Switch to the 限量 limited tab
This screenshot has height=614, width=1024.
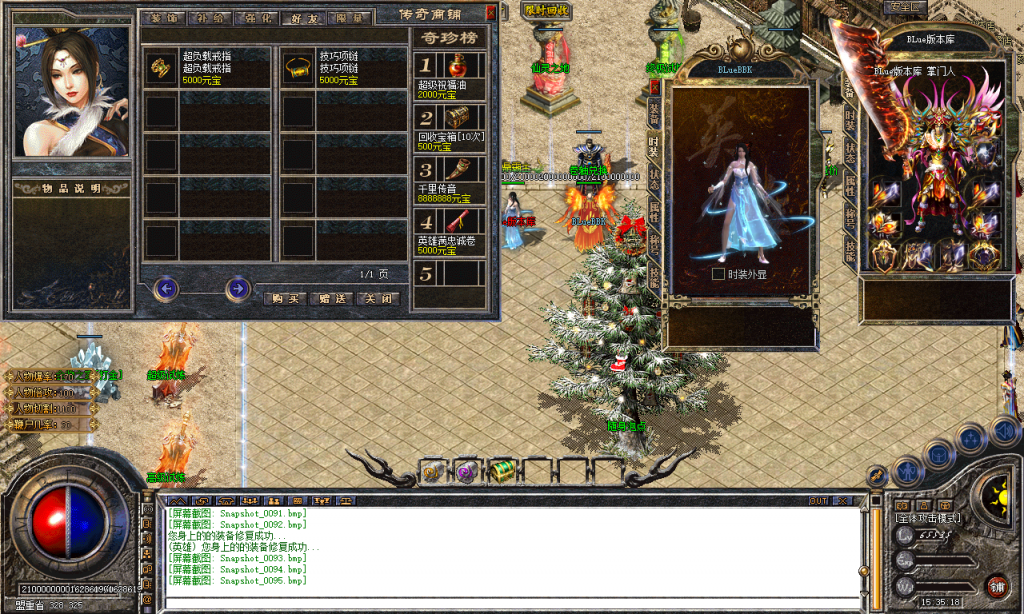click(x=350, y=18)
